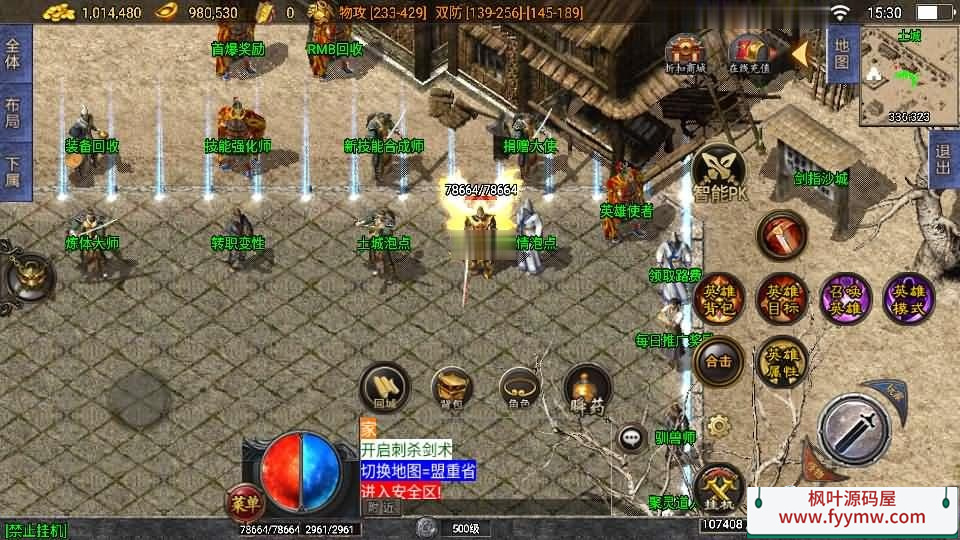960x540 pixels.
Task: Open the red 菜单 menu button
Action: [x=245, y=499]
